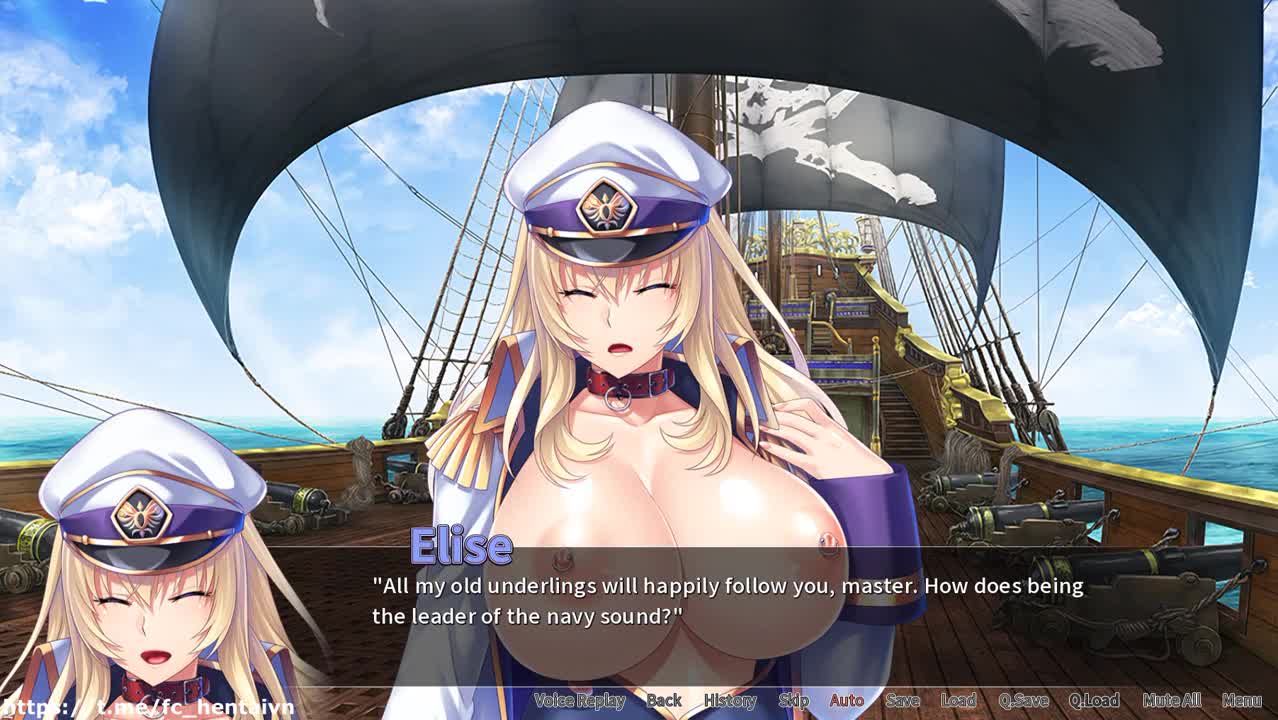The height and width of the screenshot is (720, 1278).
Task: Activate Skip mode
Action: point(793,700)
